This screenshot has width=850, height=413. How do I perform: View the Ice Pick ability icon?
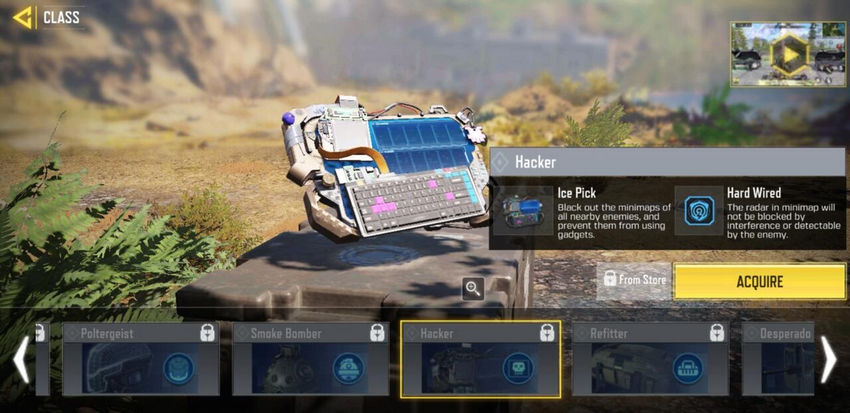coord(523,208)
